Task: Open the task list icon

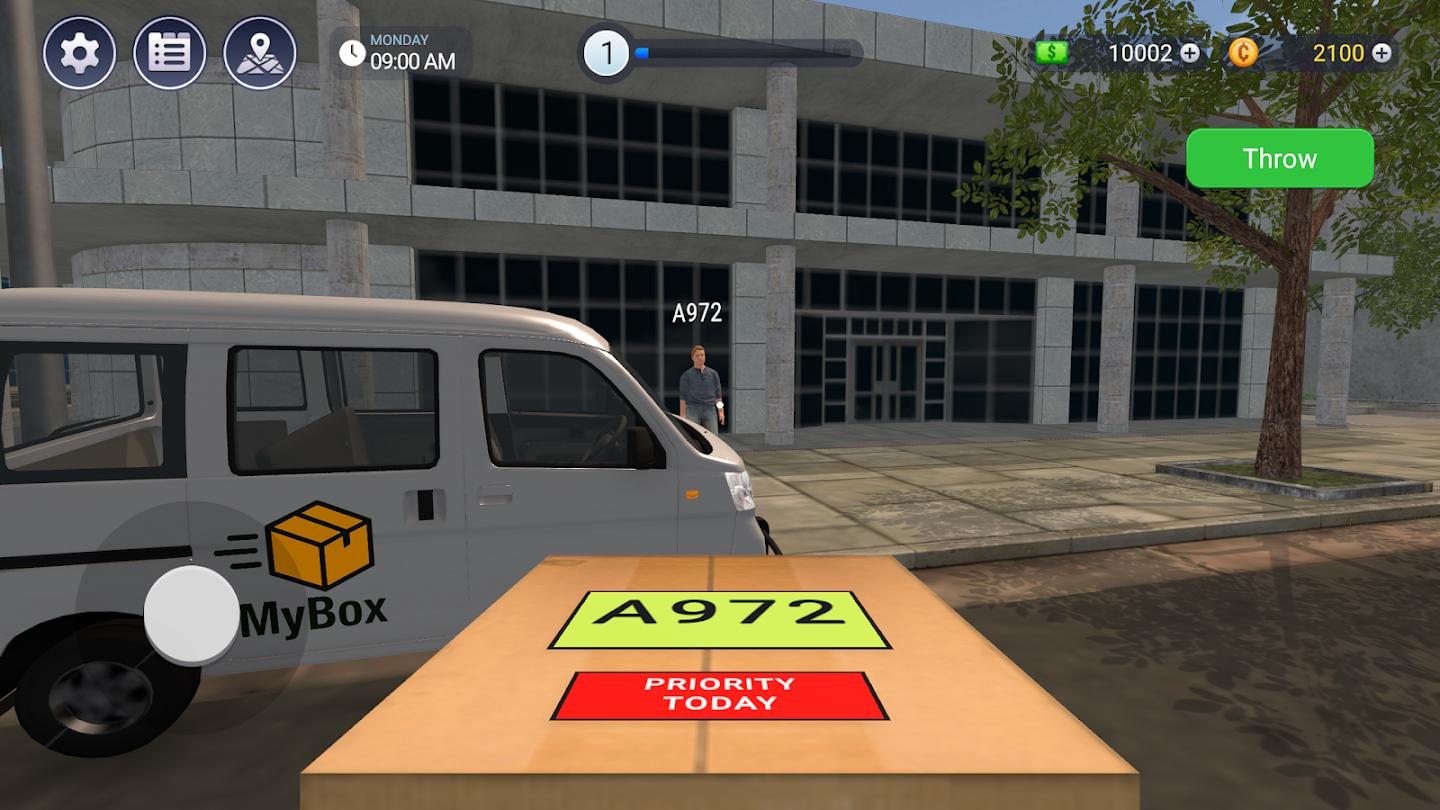Action: point(169,53)
